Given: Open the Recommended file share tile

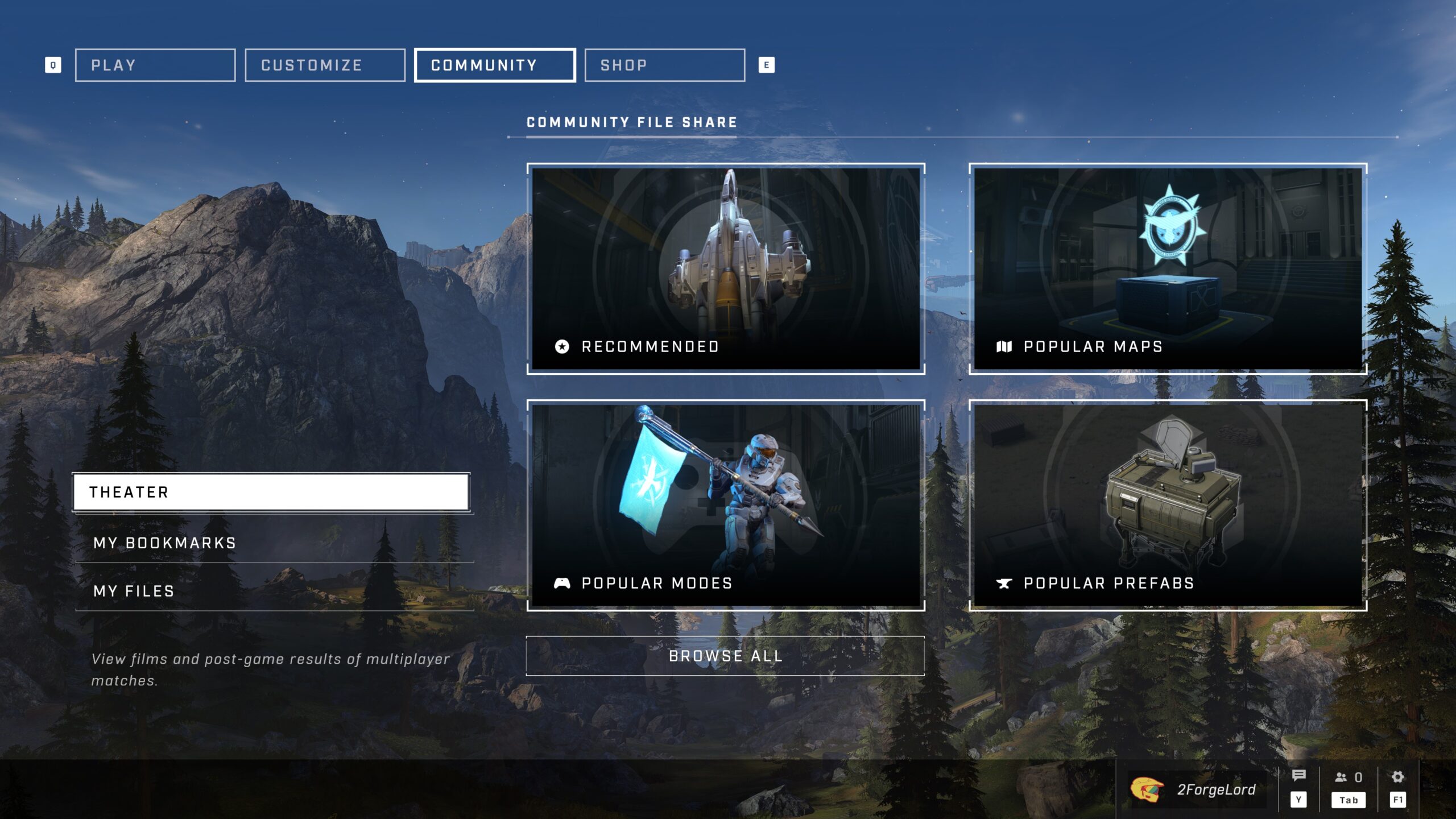Looking at the screenshot, I should point(726,268).
